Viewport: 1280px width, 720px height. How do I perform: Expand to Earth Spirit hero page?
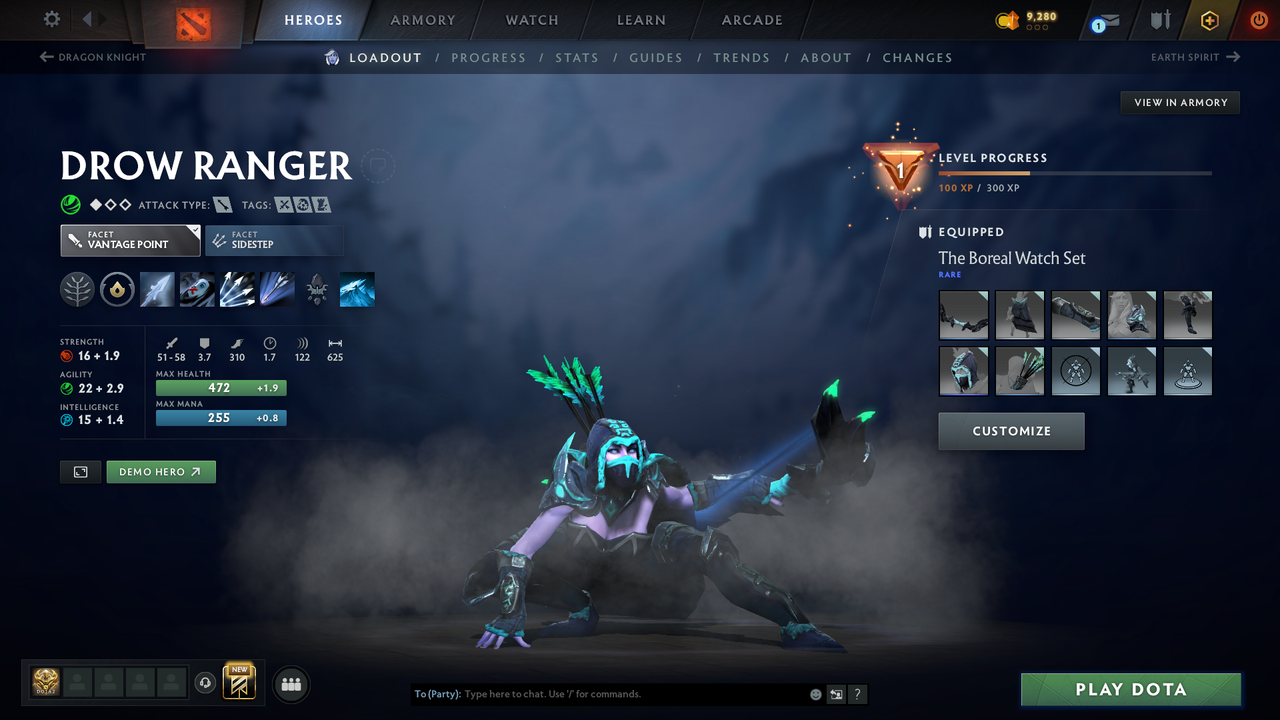[x=1193, y=57]
